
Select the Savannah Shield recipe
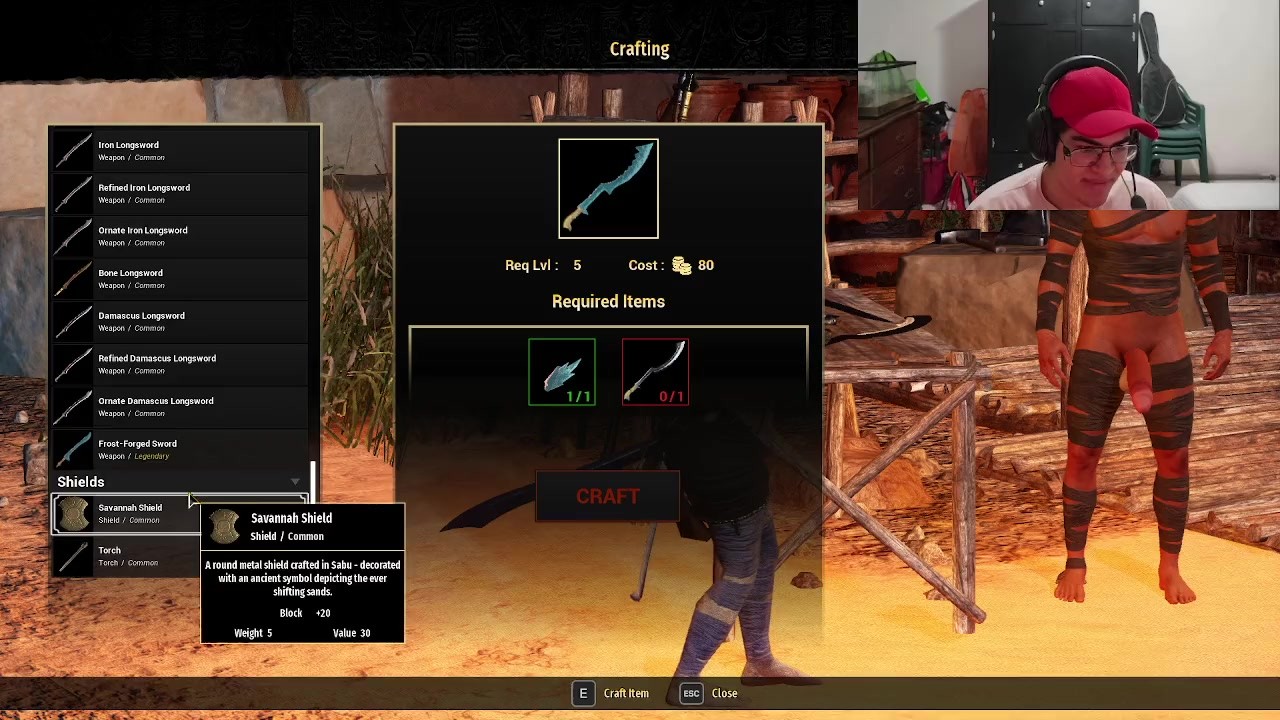click(125, 513)
